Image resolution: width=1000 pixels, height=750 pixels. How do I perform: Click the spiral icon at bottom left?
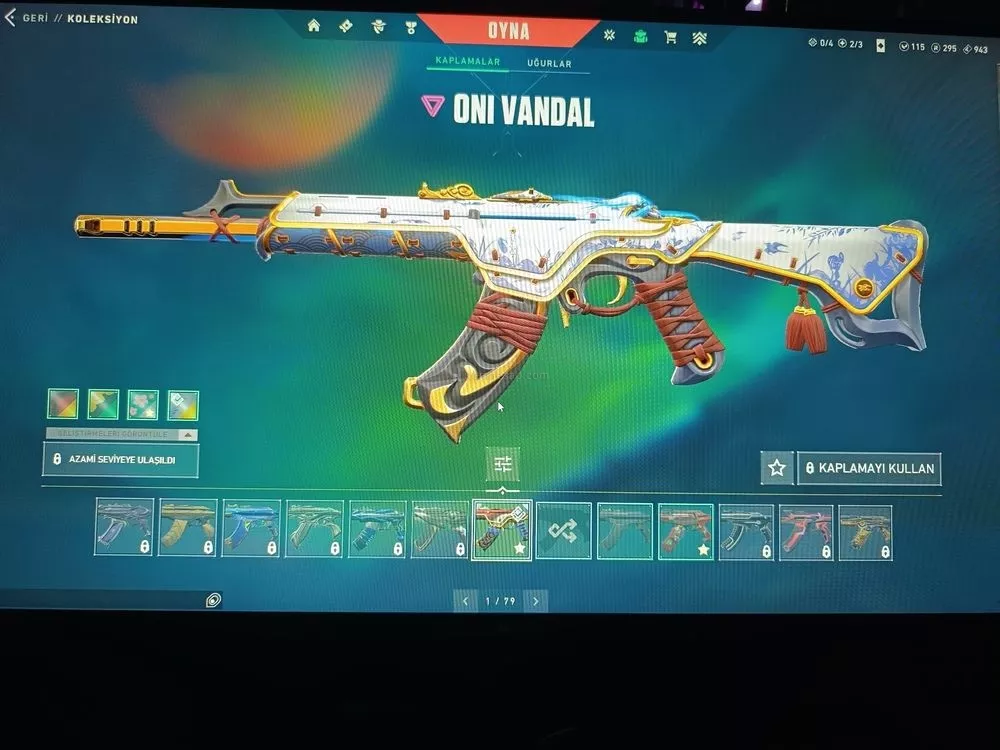point(213,600)
